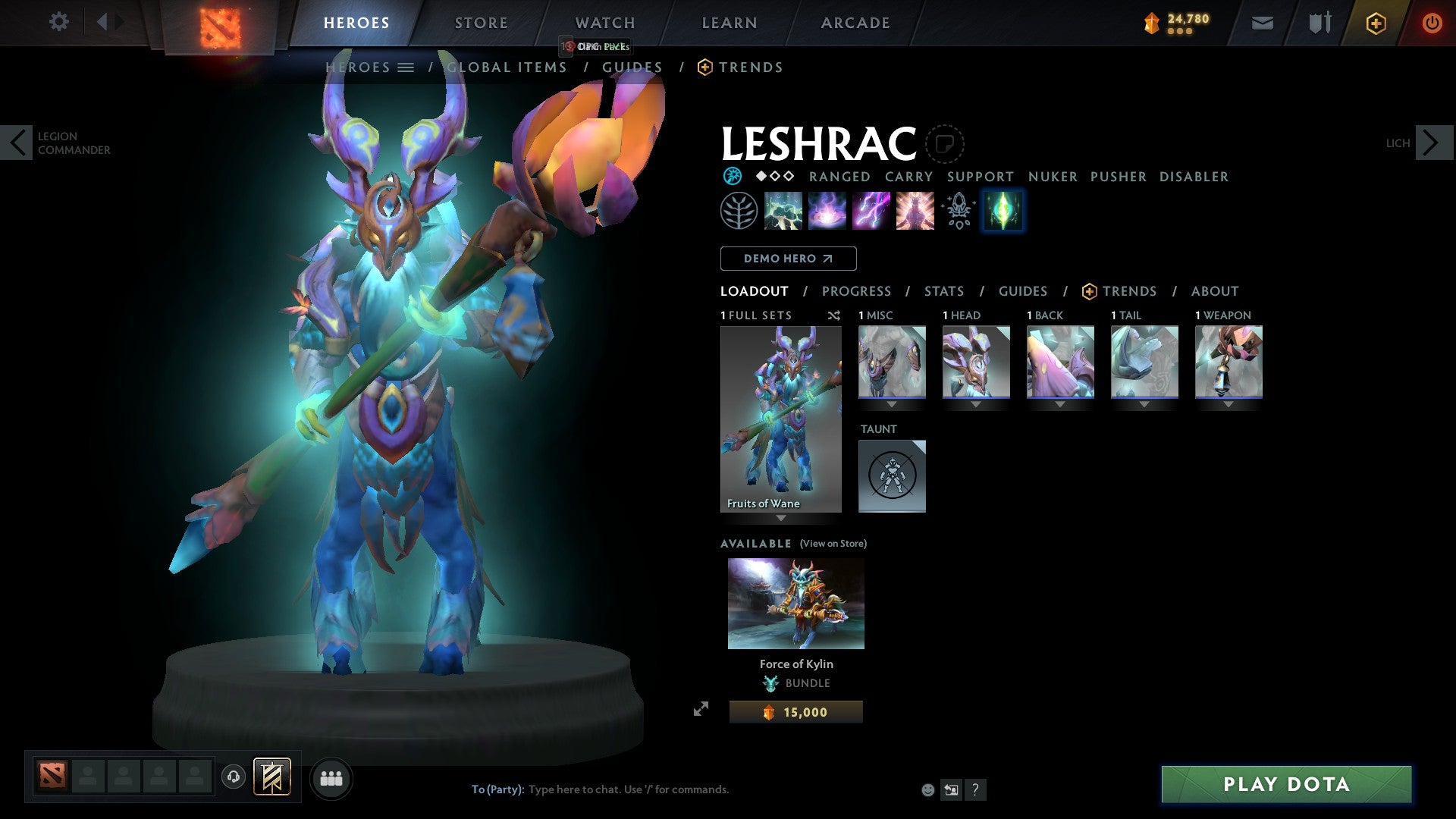Open the ARCADE menu item
The height and width of the screenshot is (819, 1456).
[x=855, y=22]
